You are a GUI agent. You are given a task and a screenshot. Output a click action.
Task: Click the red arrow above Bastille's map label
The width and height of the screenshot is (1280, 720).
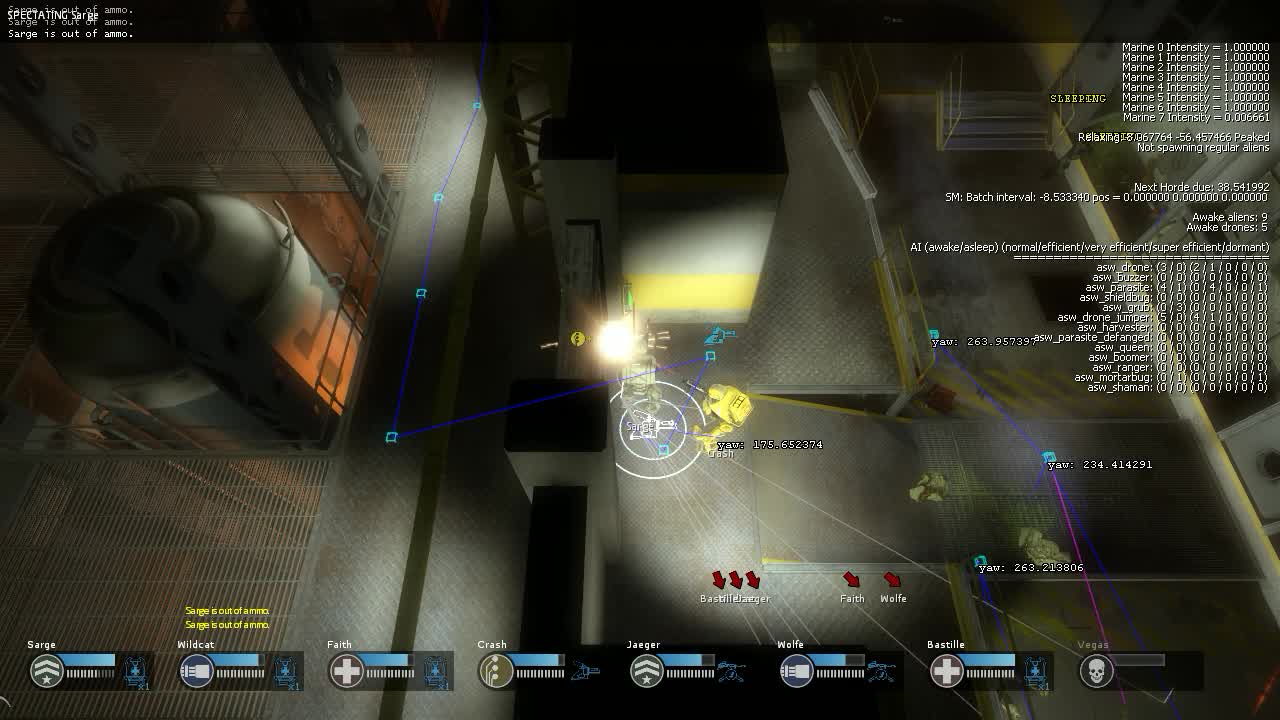pos(718,578)
